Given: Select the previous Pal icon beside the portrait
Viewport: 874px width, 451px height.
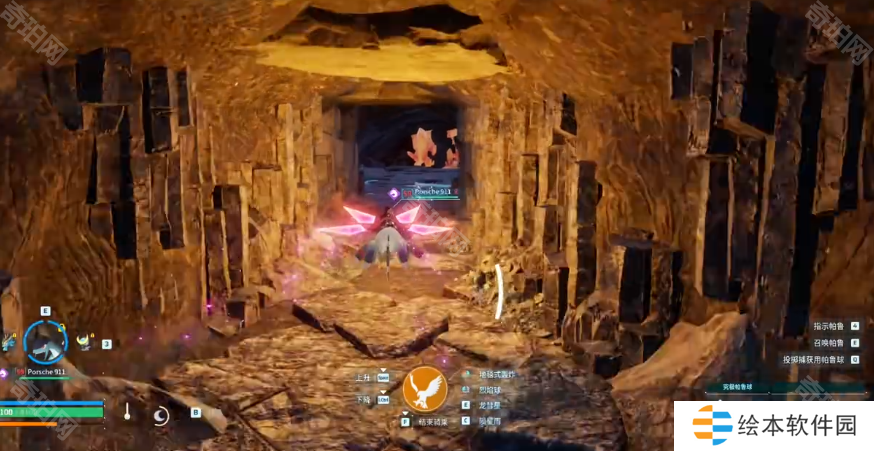Looking at the screenshot, I should pos(9,342).
